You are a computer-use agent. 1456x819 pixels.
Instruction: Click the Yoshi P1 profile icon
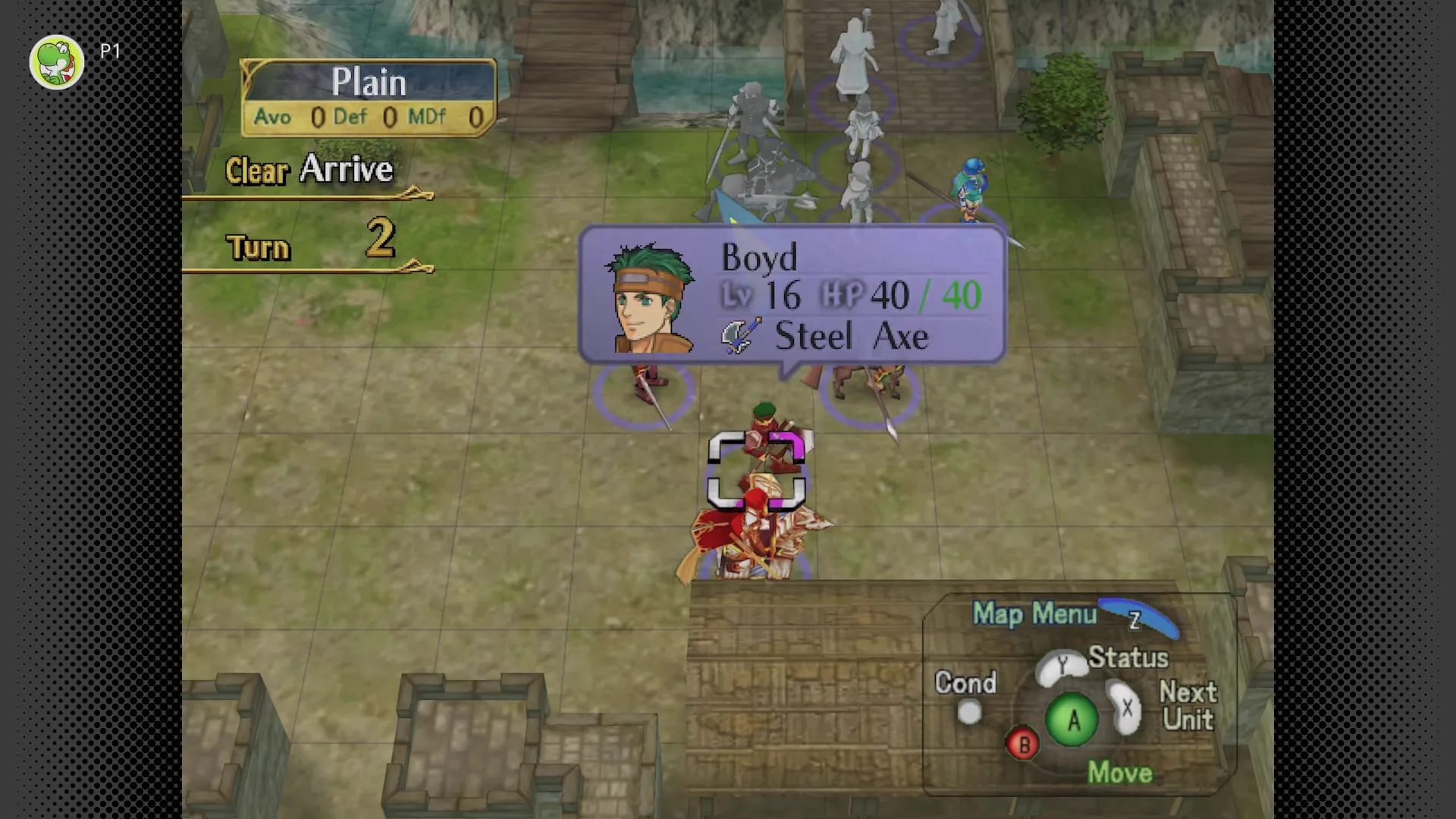tap(56, 61)
